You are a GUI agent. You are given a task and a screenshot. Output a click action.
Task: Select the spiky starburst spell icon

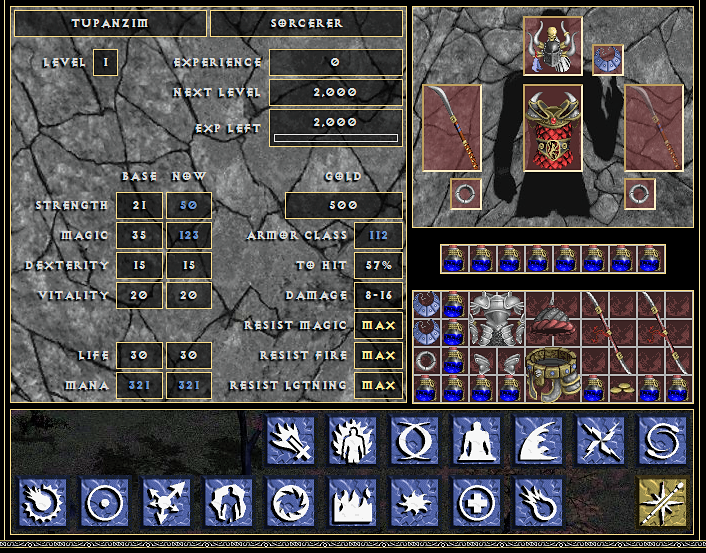414,502
